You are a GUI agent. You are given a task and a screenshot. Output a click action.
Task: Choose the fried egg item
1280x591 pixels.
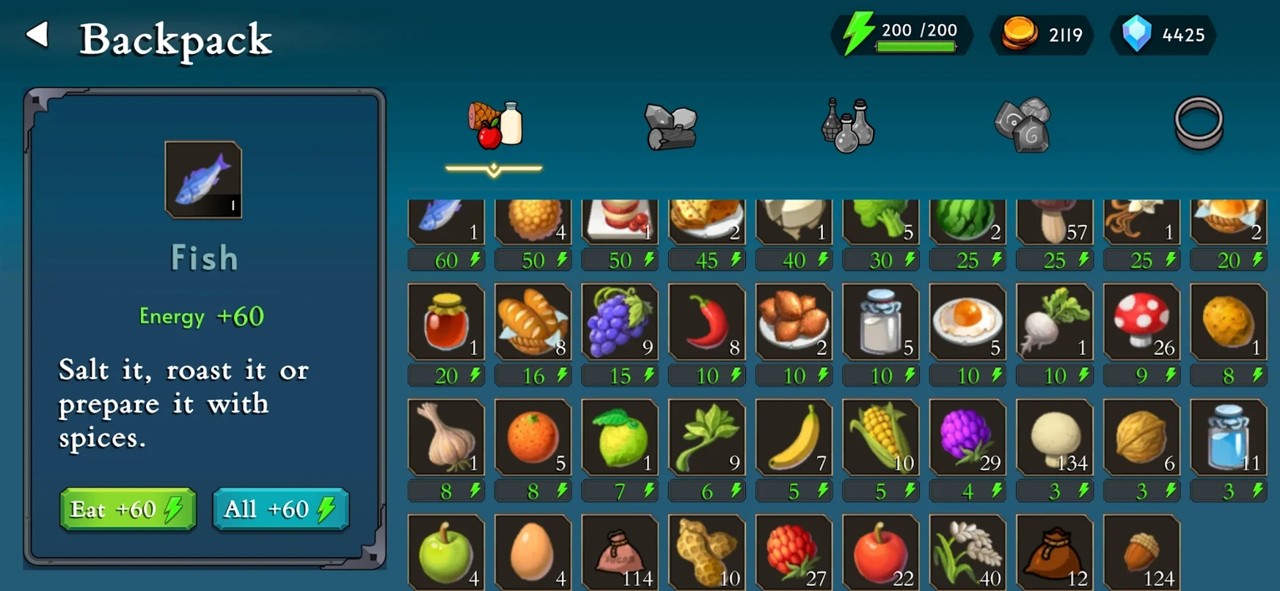(968, 322)
